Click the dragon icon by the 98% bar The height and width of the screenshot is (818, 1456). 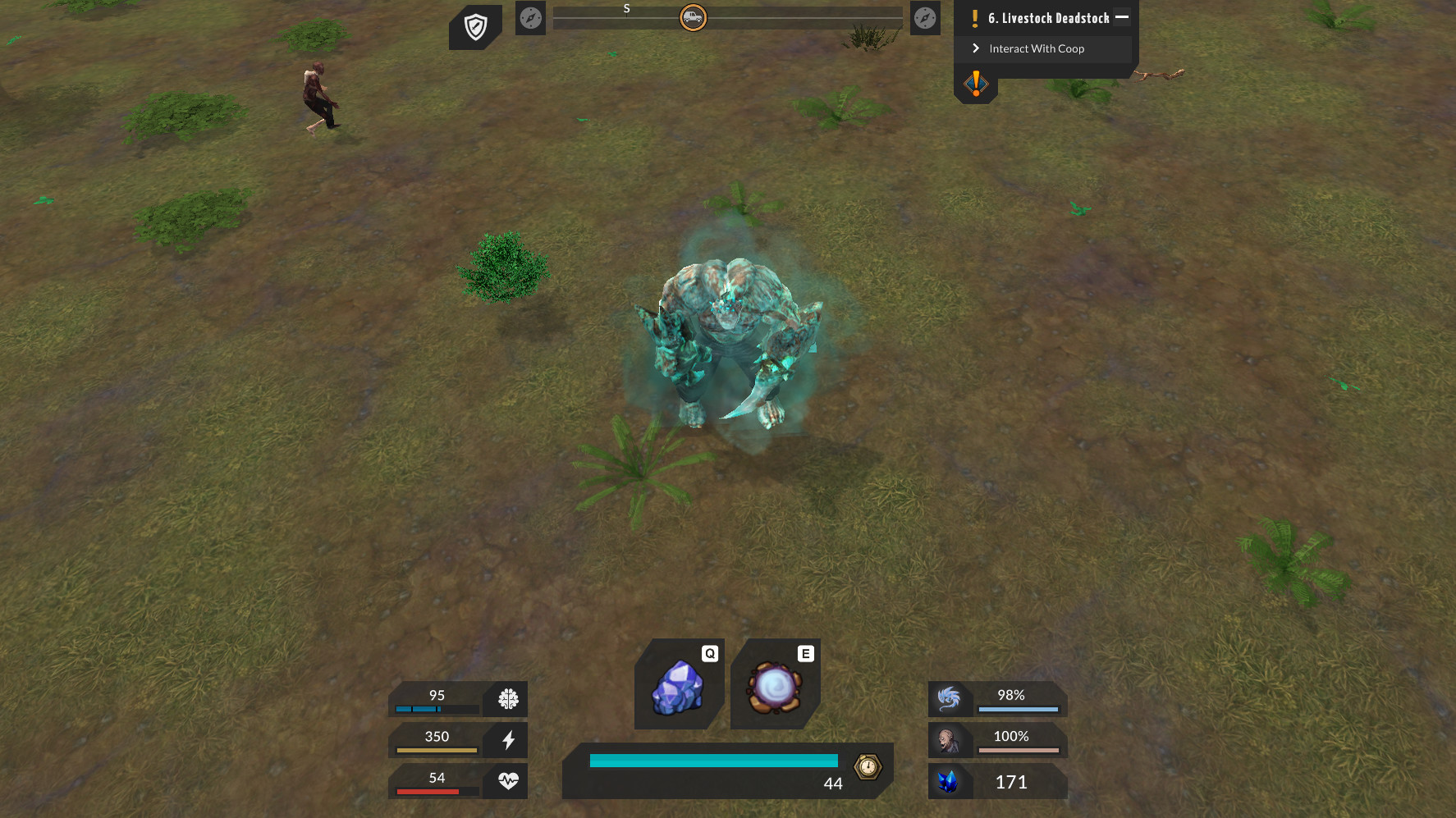pos(950,699)
